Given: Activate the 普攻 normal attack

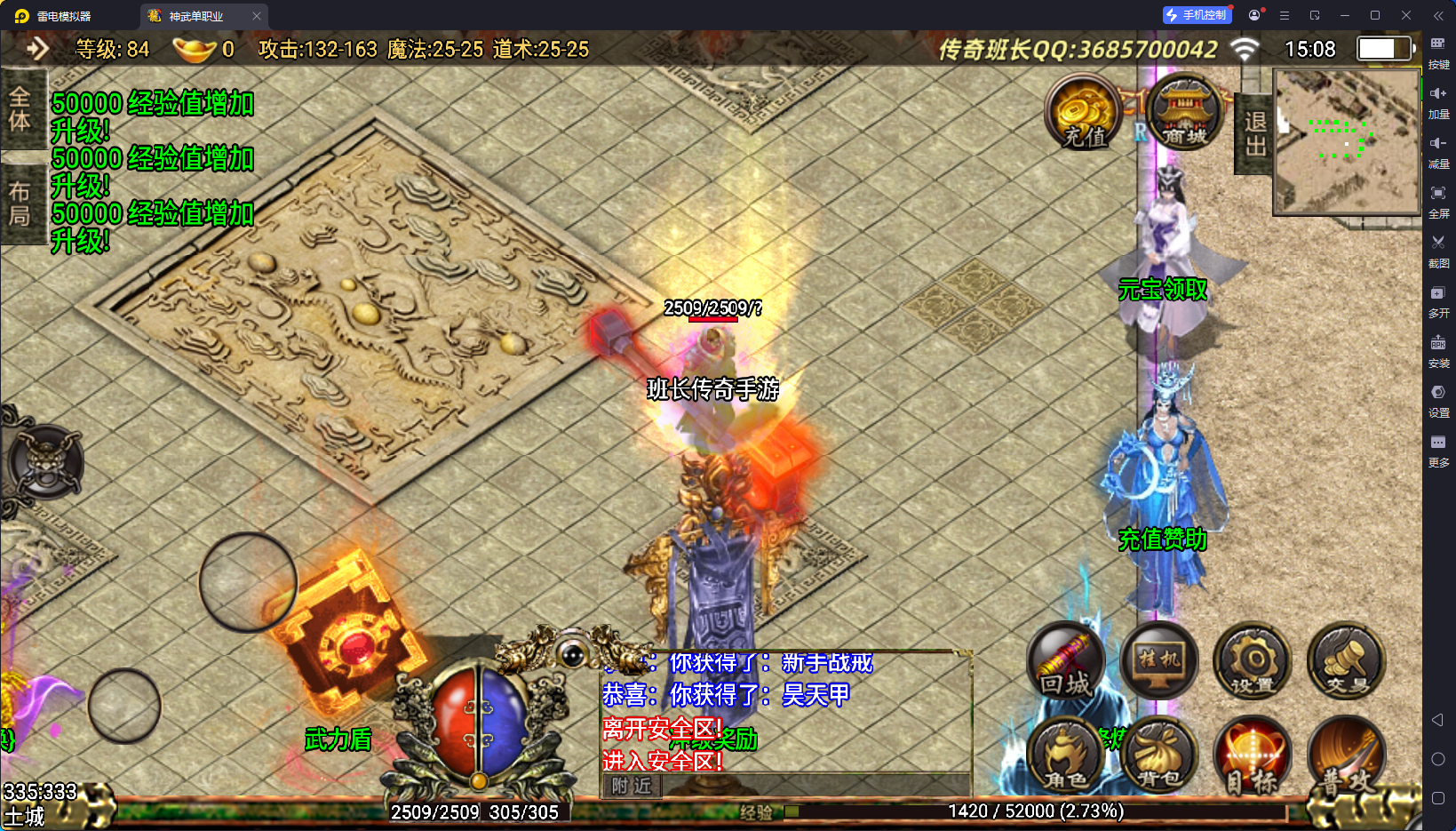Looking at the screenshot, I should tap(1346, 756).
